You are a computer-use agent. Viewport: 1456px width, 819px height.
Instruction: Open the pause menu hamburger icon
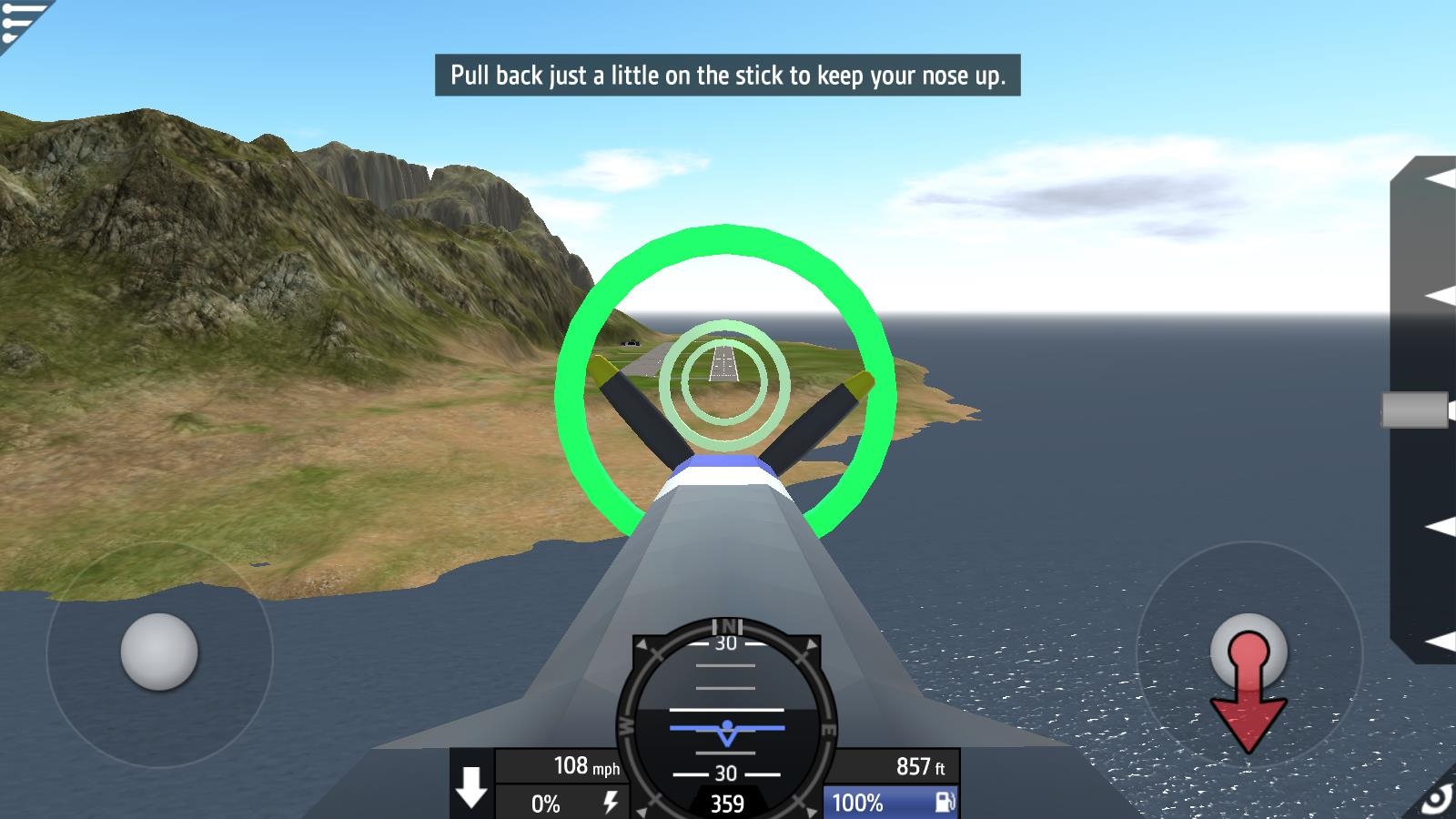click(x=20, y=20)
